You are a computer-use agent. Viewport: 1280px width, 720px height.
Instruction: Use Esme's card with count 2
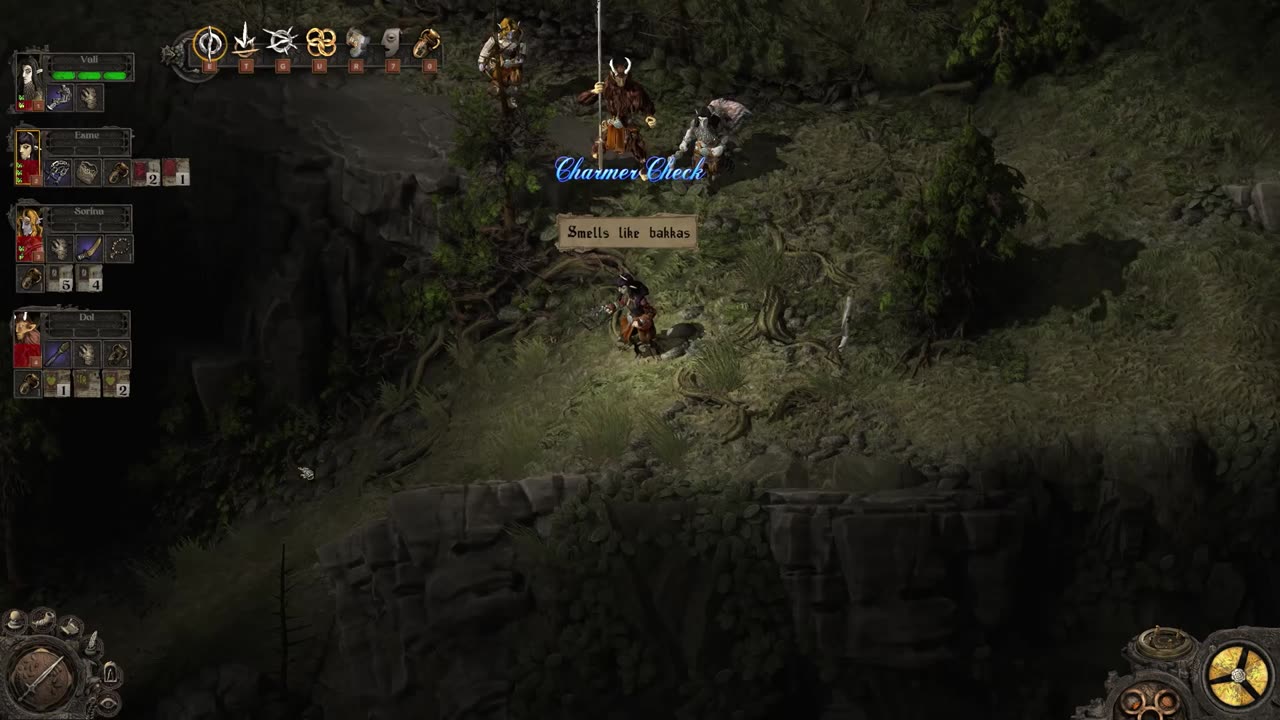(146, 172)
